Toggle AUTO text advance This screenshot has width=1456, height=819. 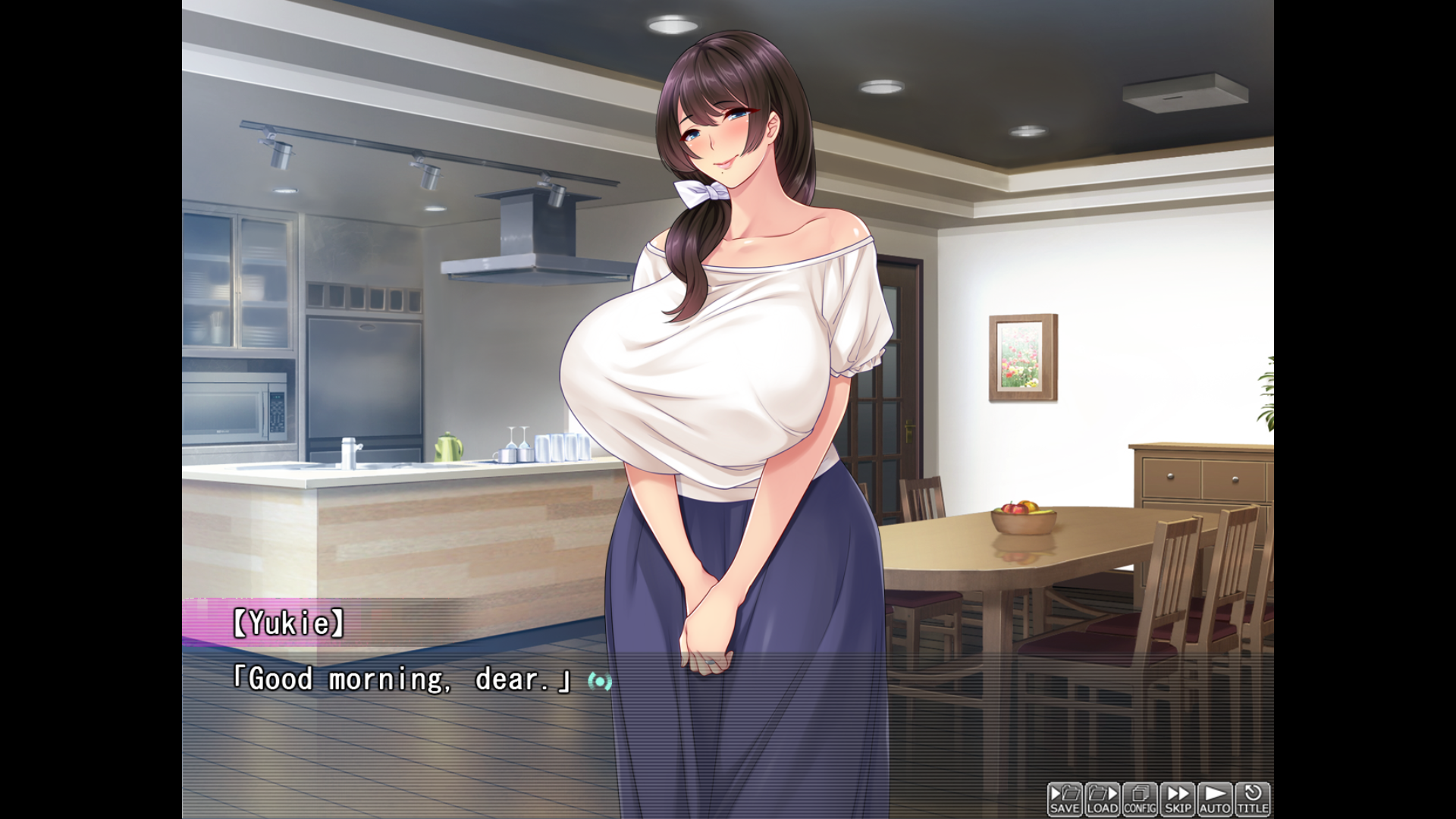[1215, 799]
